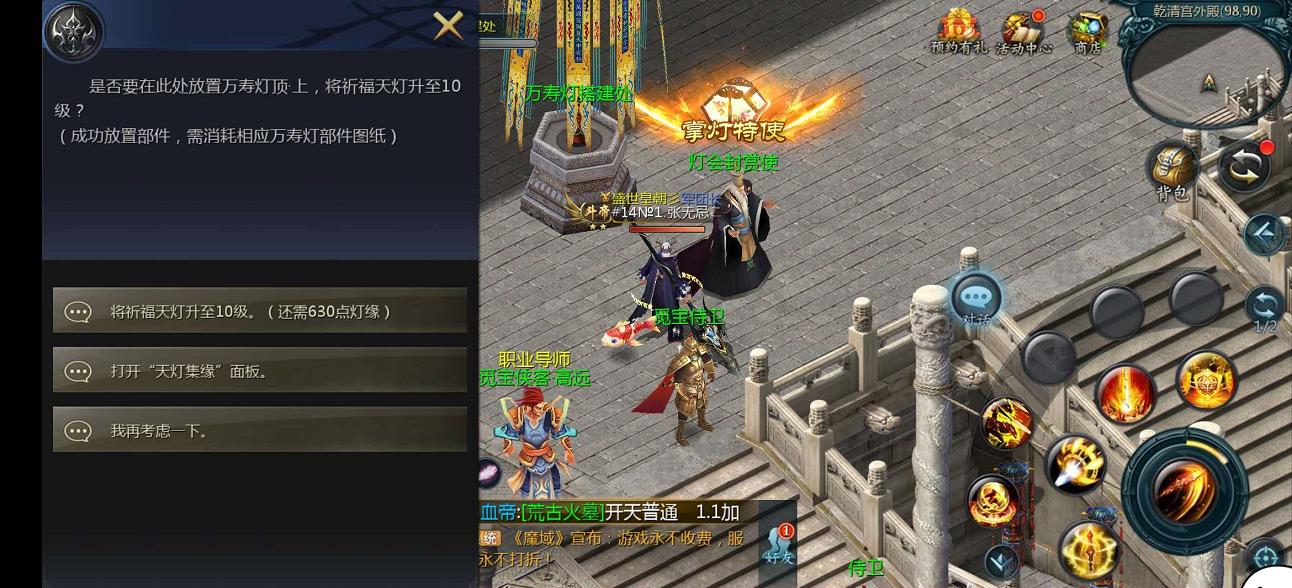Activate the fire pillar skill
1292x588 pixels.
pyautogui.click(x=1126, y=392)
